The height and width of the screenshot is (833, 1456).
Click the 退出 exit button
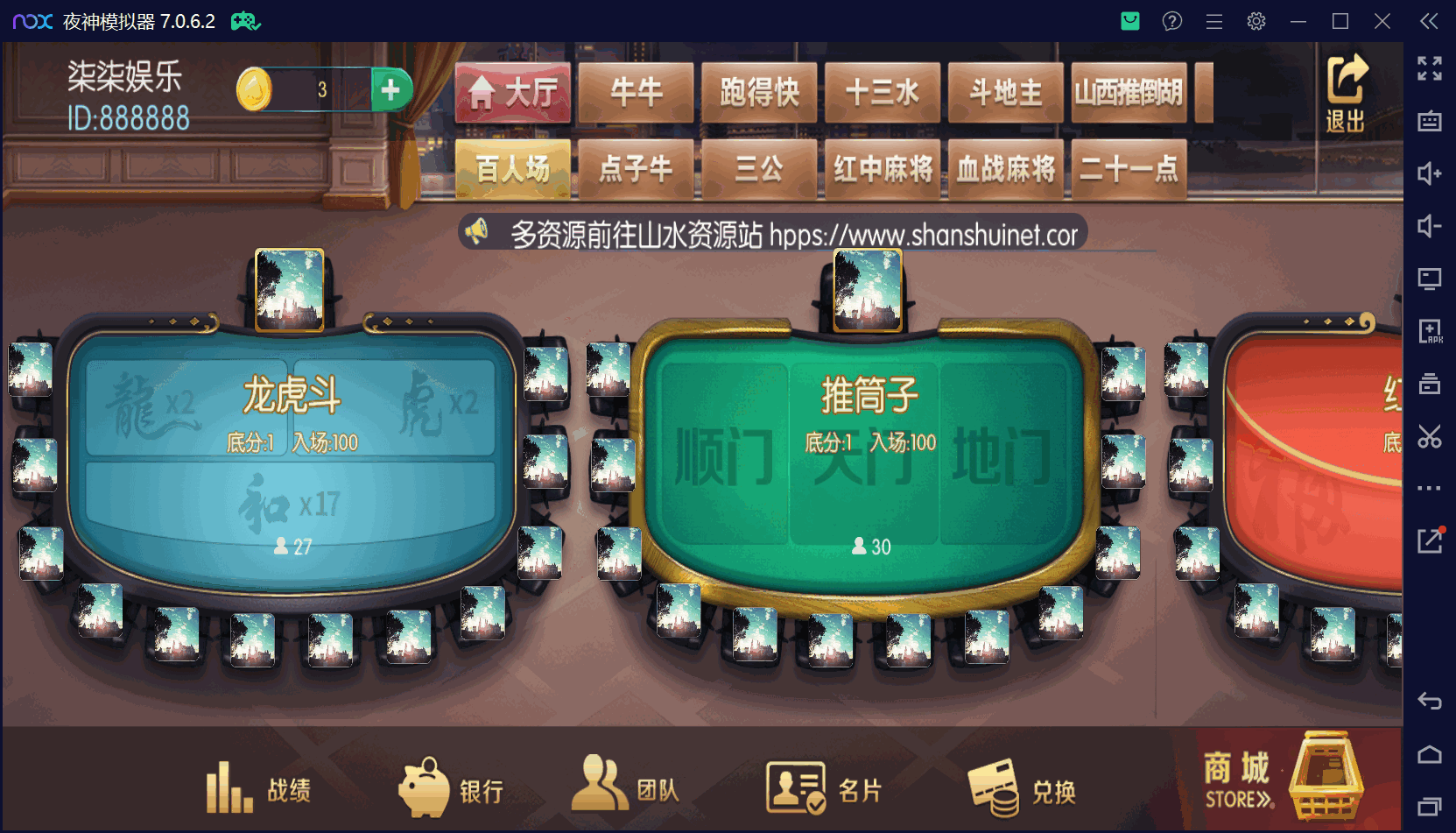tap(1346, 91)
